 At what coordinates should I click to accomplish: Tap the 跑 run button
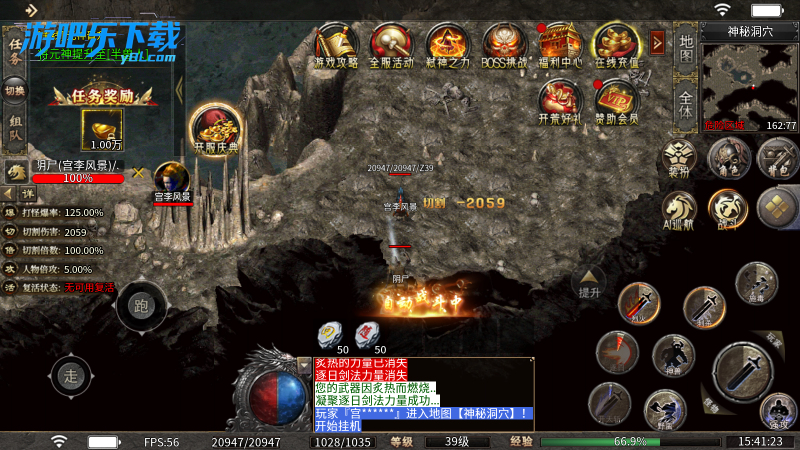coord(141,306)
